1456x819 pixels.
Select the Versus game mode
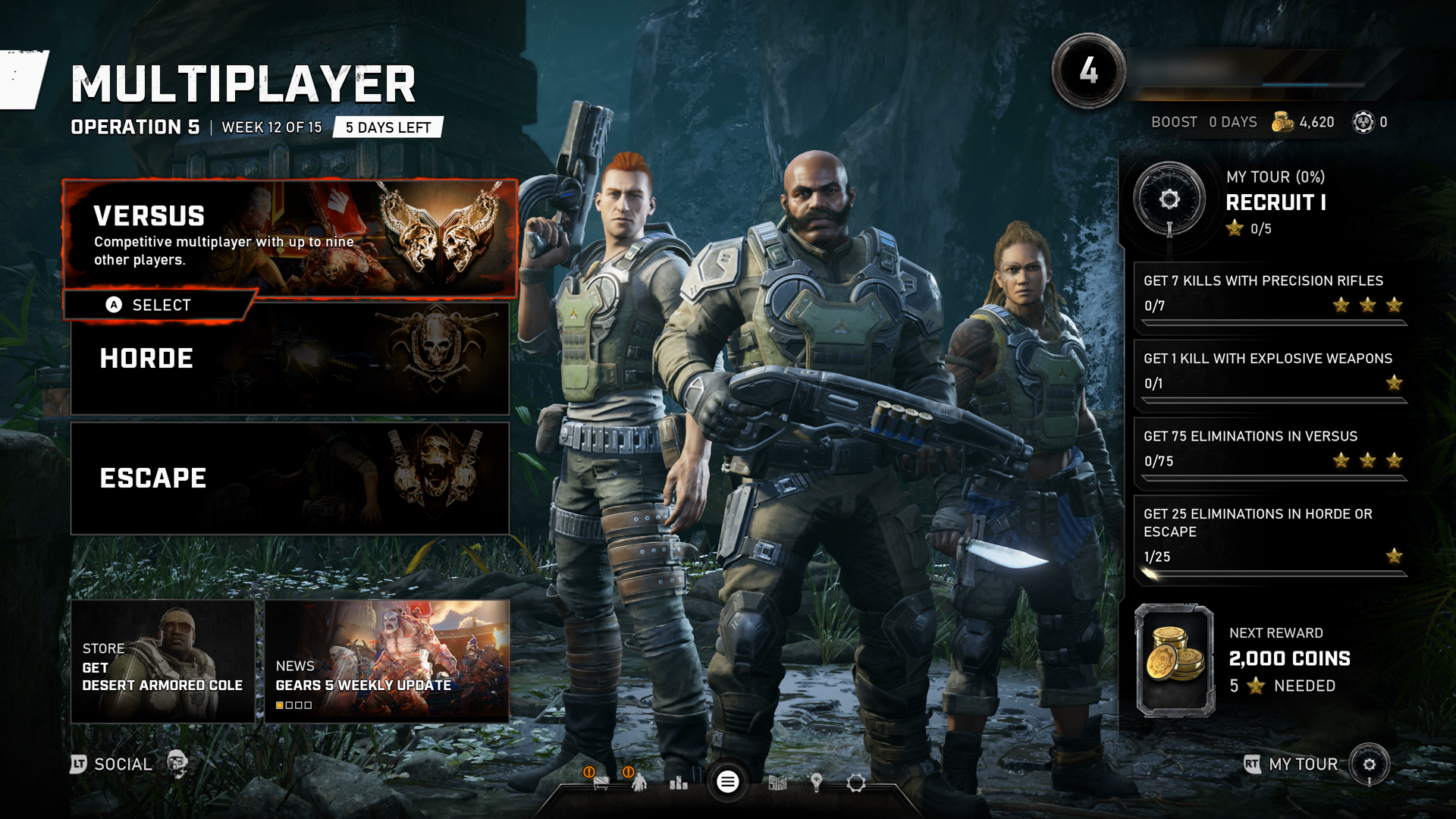tap(290, 237)
